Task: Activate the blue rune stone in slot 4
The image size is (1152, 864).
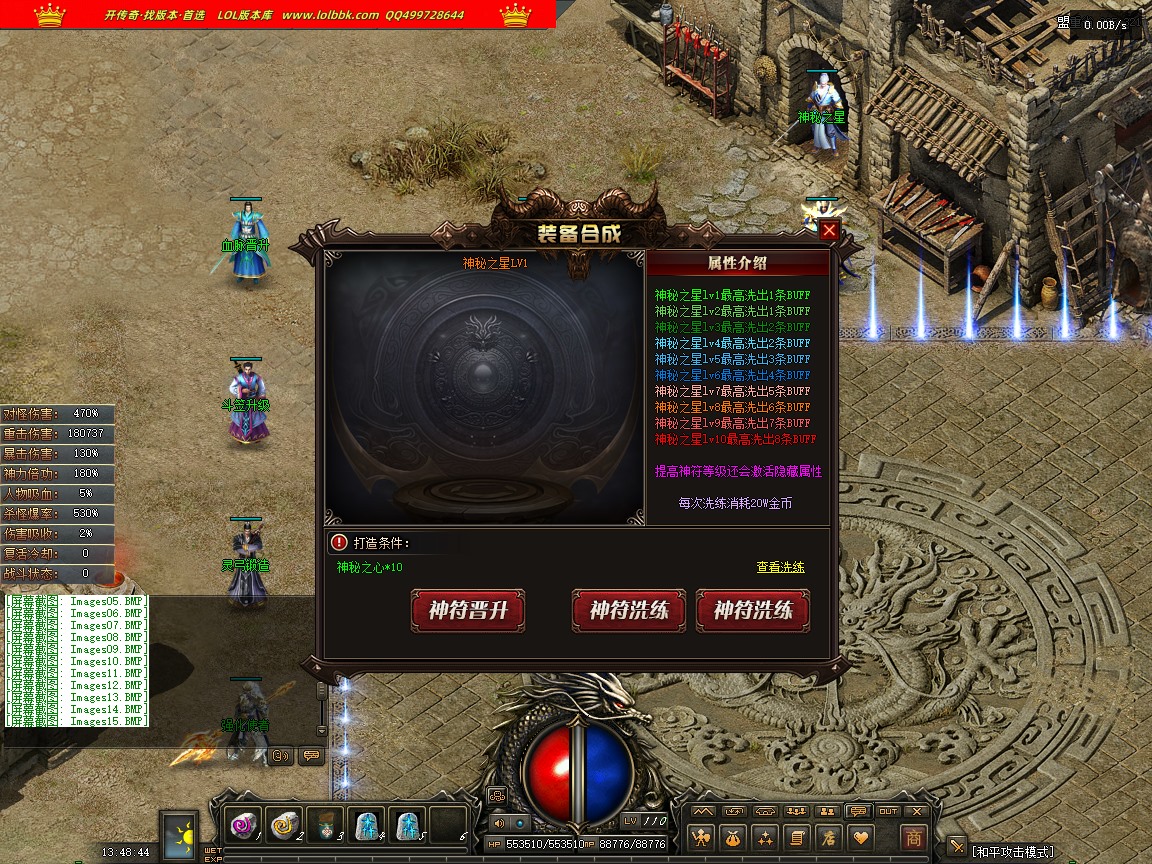Action: click(x=367, y=824)
